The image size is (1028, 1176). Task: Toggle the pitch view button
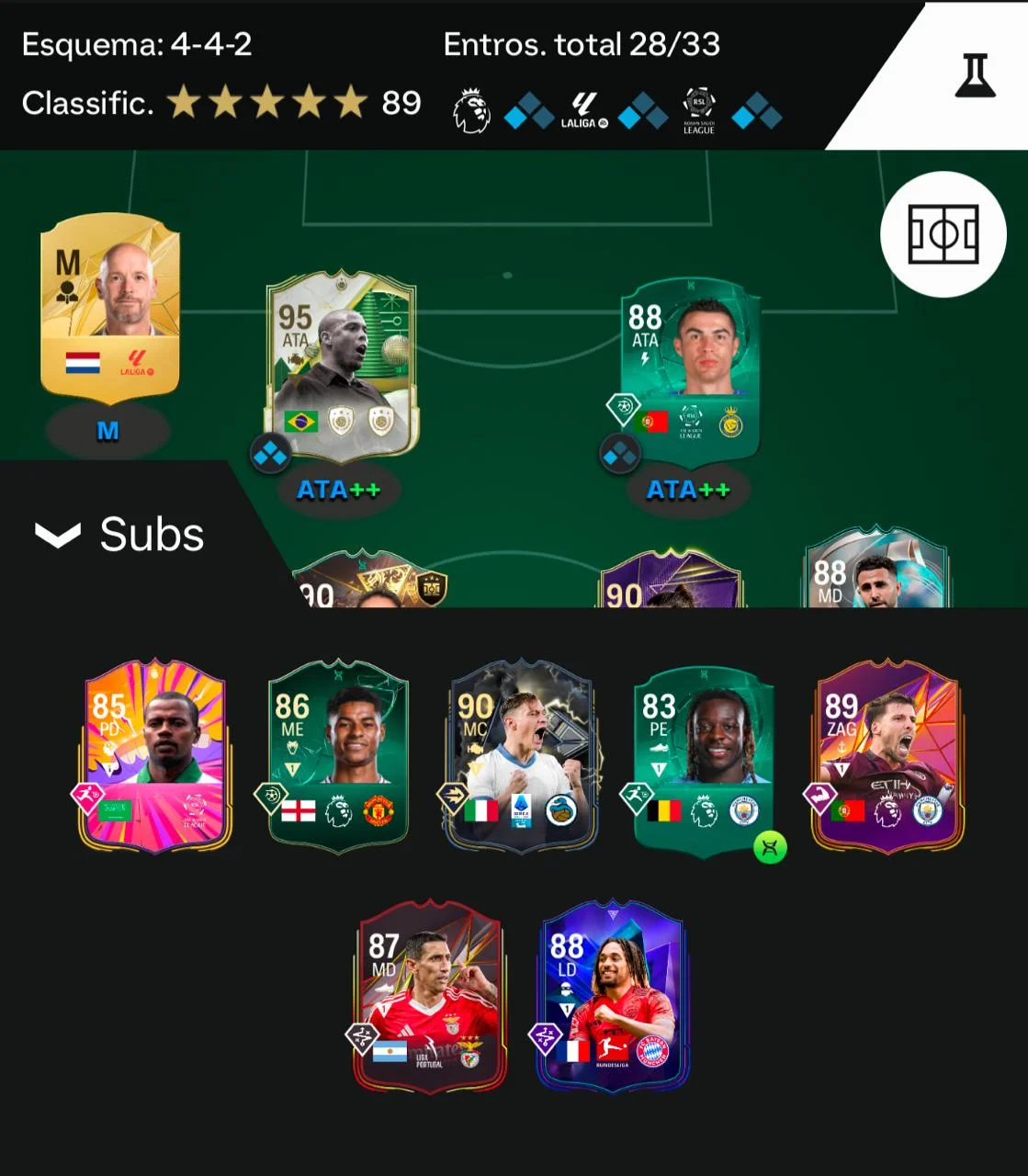click(943, 234)
